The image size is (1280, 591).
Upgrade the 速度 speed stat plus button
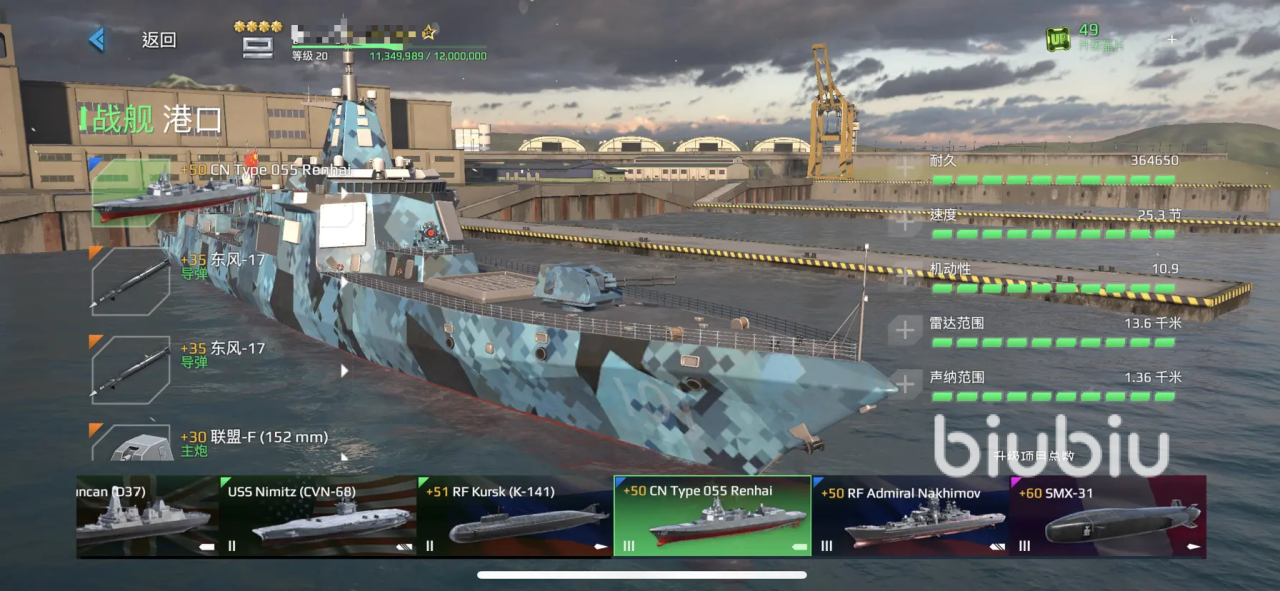pyautogui.click(x=905, y=221)
